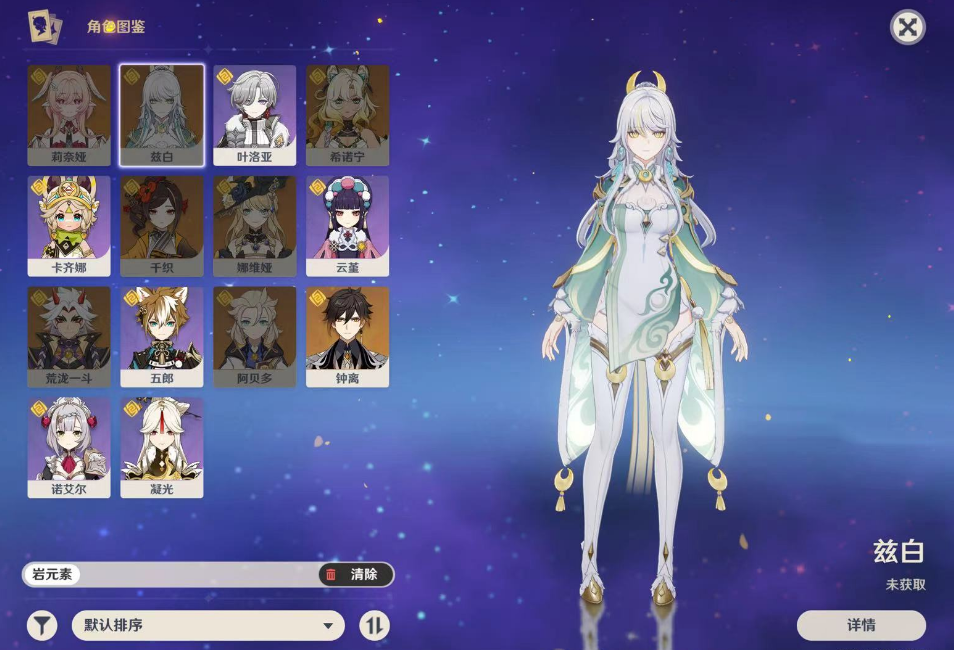Choose the 千织 character portrait
This screenshot has height=650, width=954.
coord(162,226)
